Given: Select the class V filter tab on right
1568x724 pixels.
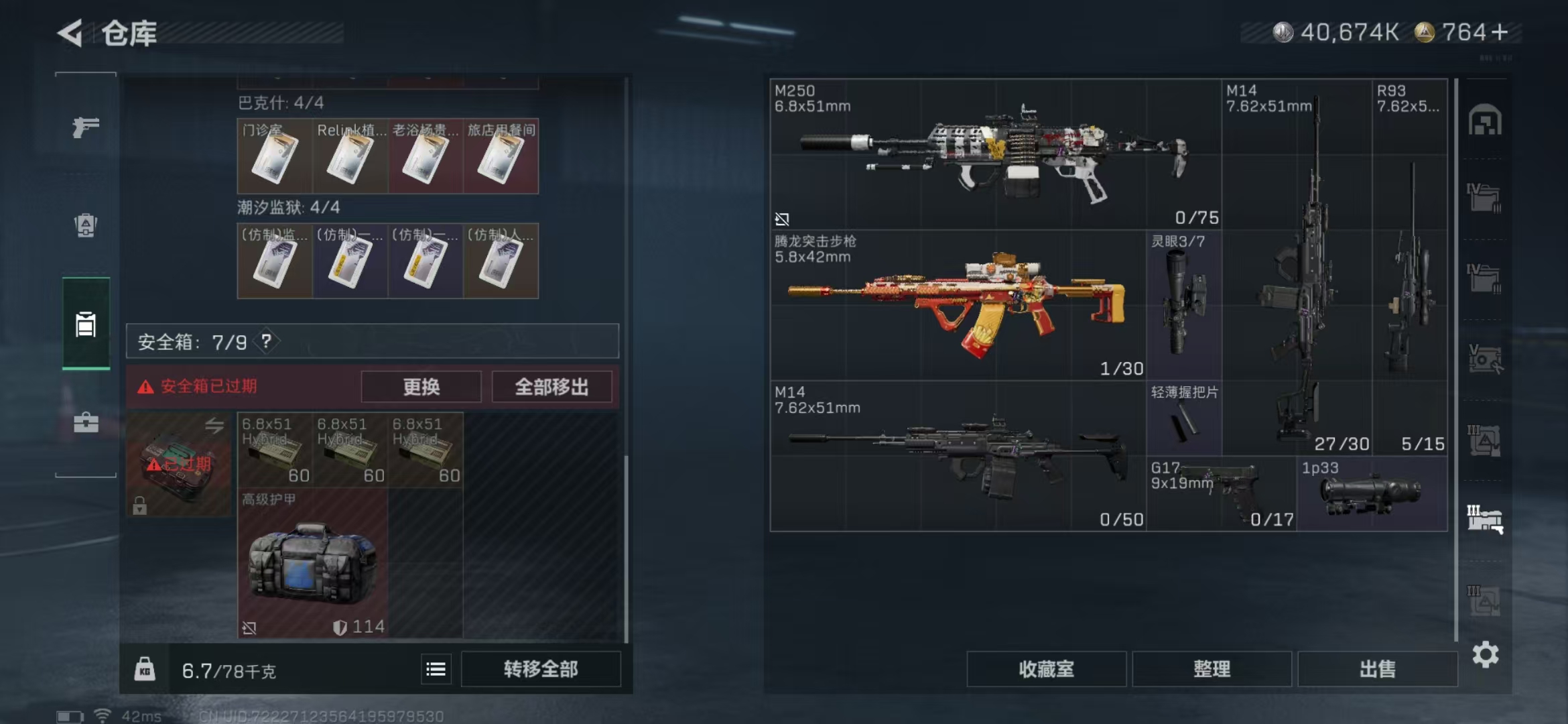Looking at the screenshot, I should 1486,355.
